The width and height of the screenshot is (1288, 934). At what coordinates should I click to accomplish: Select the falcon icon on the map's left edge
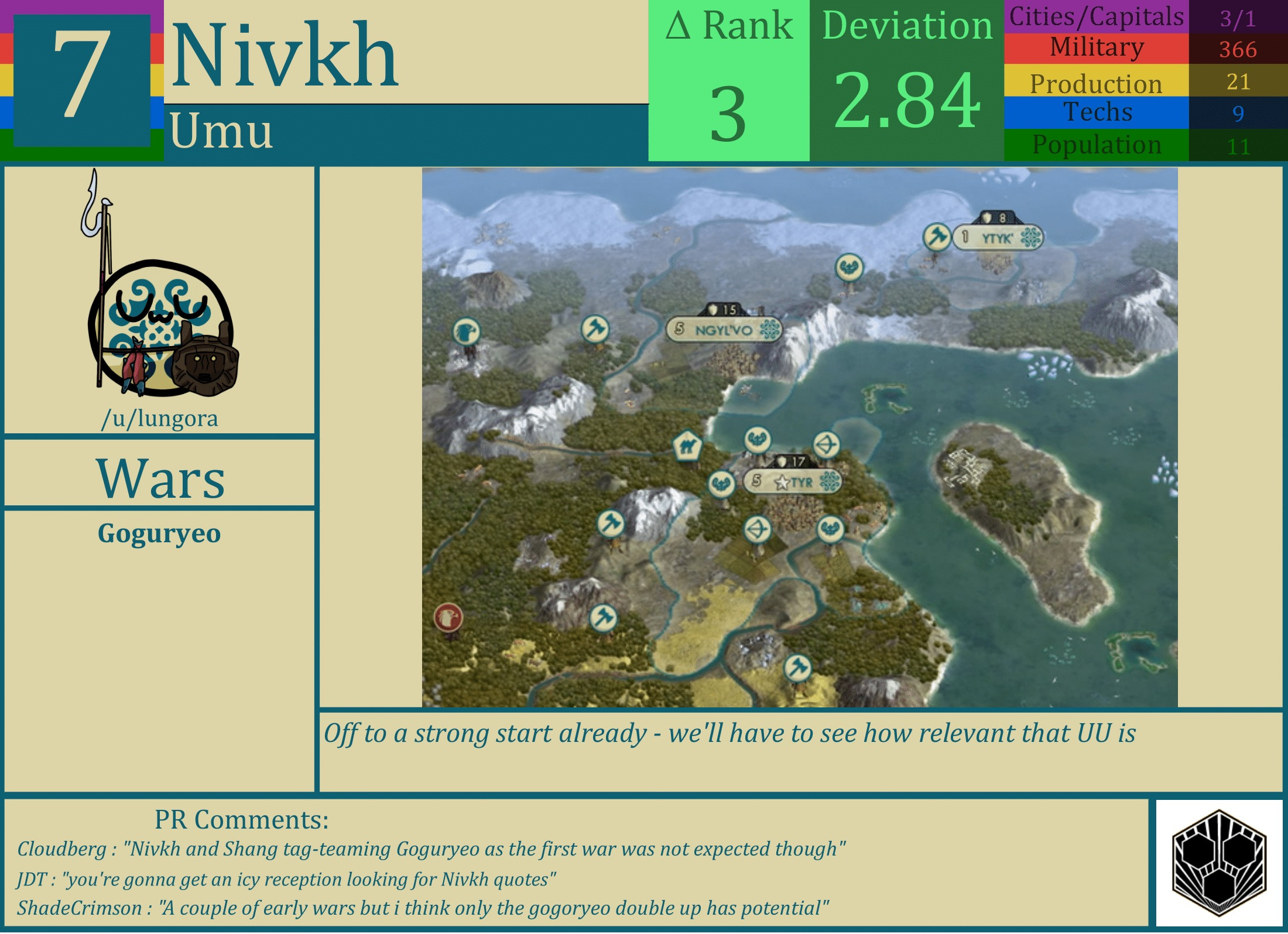point(465,331)
